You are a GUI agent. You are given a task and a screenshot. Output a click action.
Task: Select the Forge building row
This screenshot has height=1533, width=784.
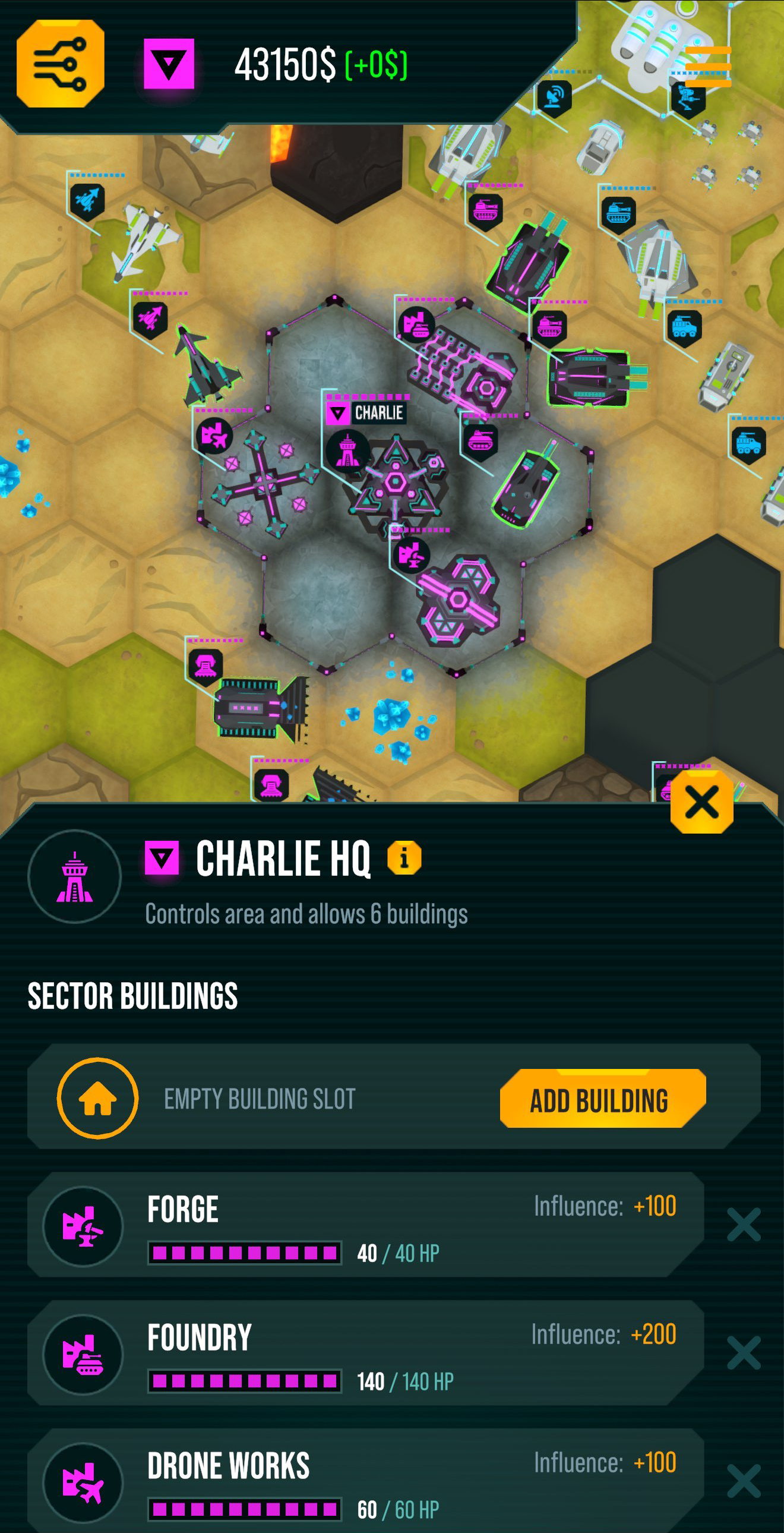(x=365, y=1225)
